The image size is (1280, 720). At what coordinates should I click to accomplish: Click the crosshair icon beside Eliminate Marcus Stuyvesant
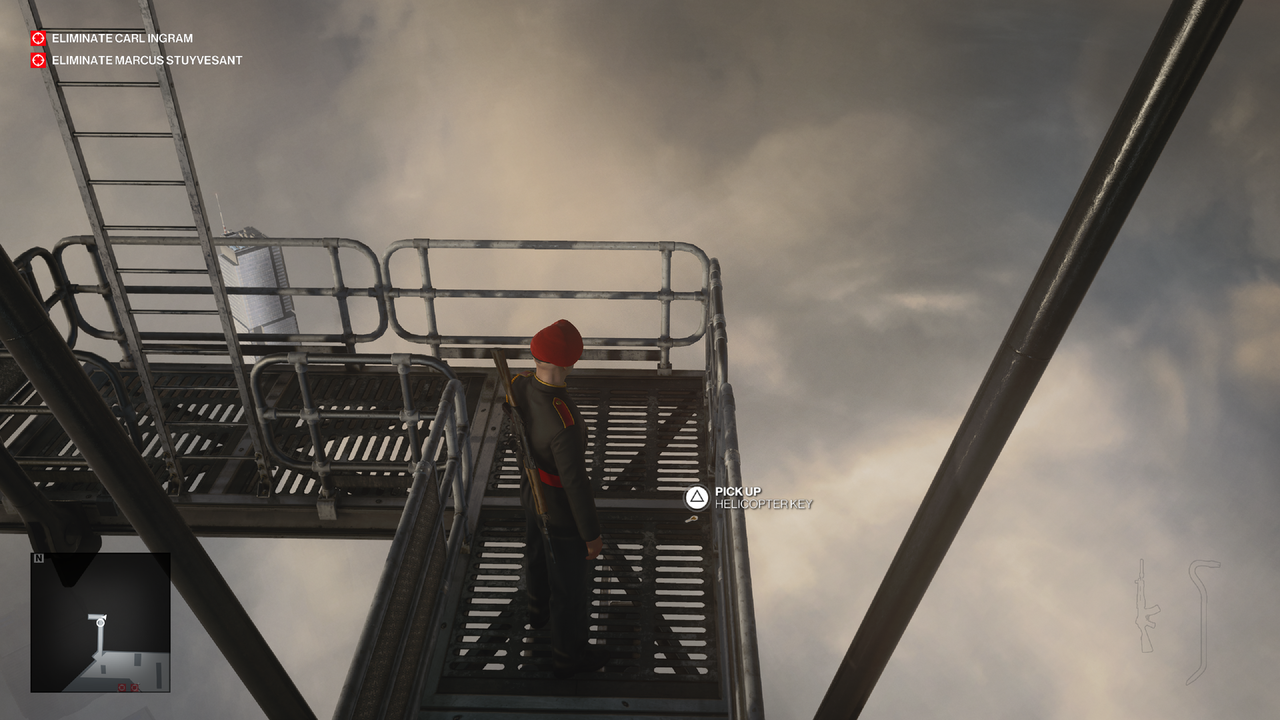point(37,60)
